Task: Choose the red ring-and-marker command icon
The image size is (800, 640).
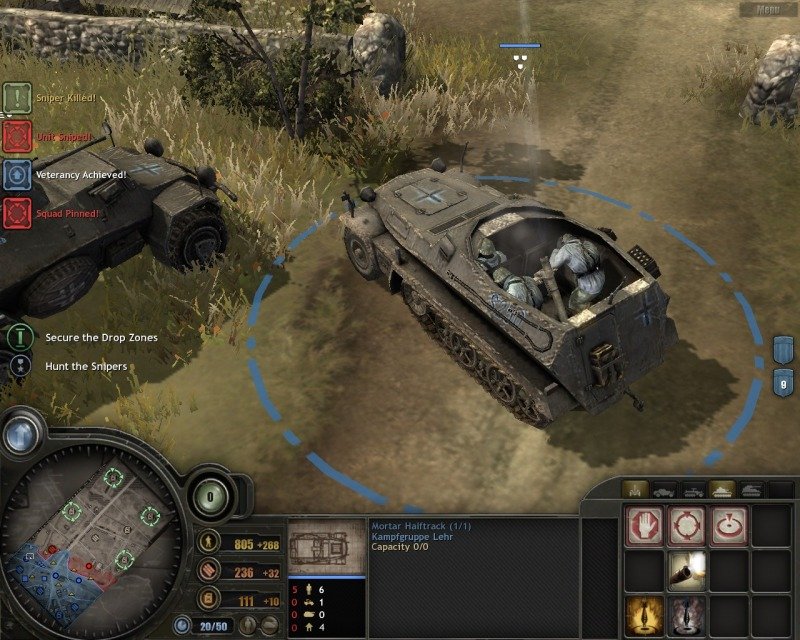Action: pos(729,526)
